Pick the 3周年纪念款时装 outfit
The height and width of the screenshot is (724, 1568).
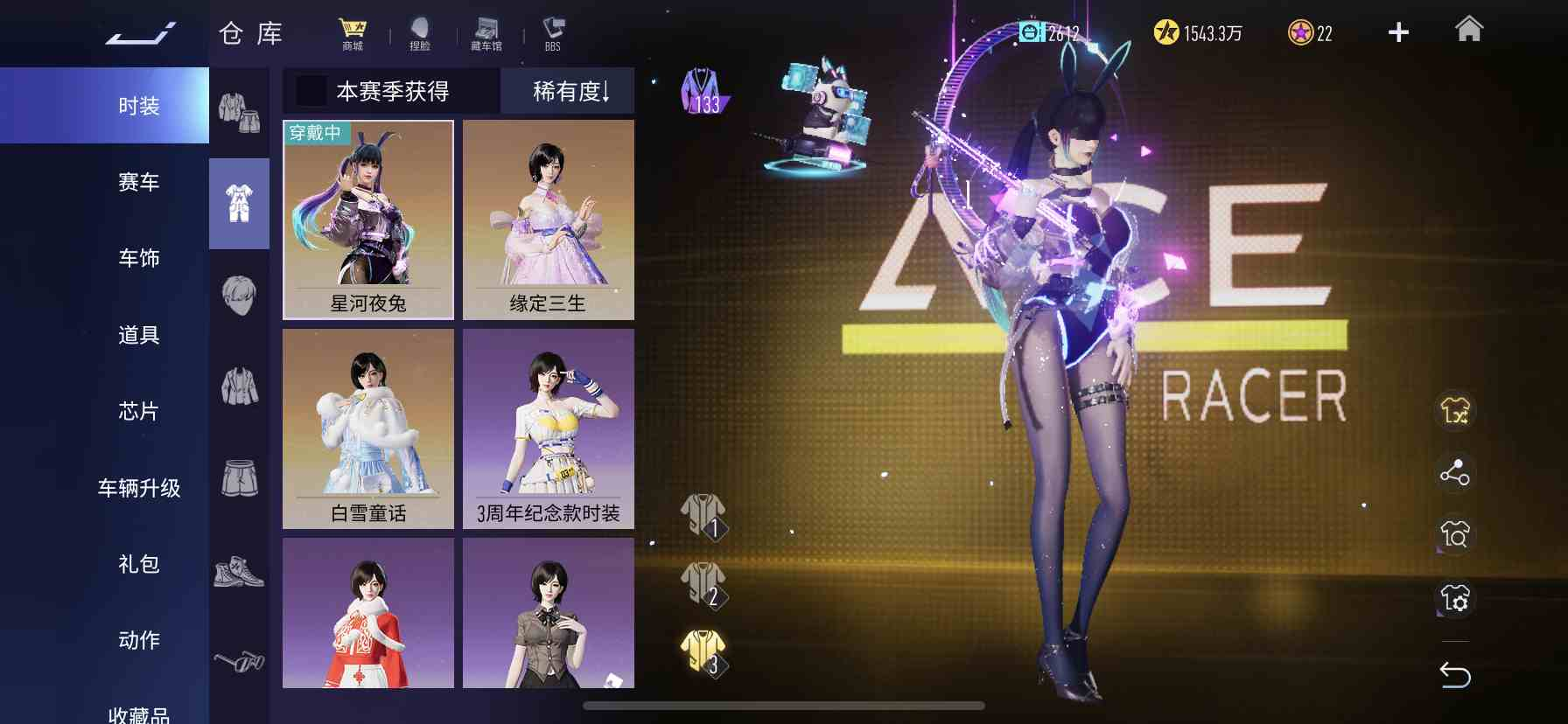point(549,428)
